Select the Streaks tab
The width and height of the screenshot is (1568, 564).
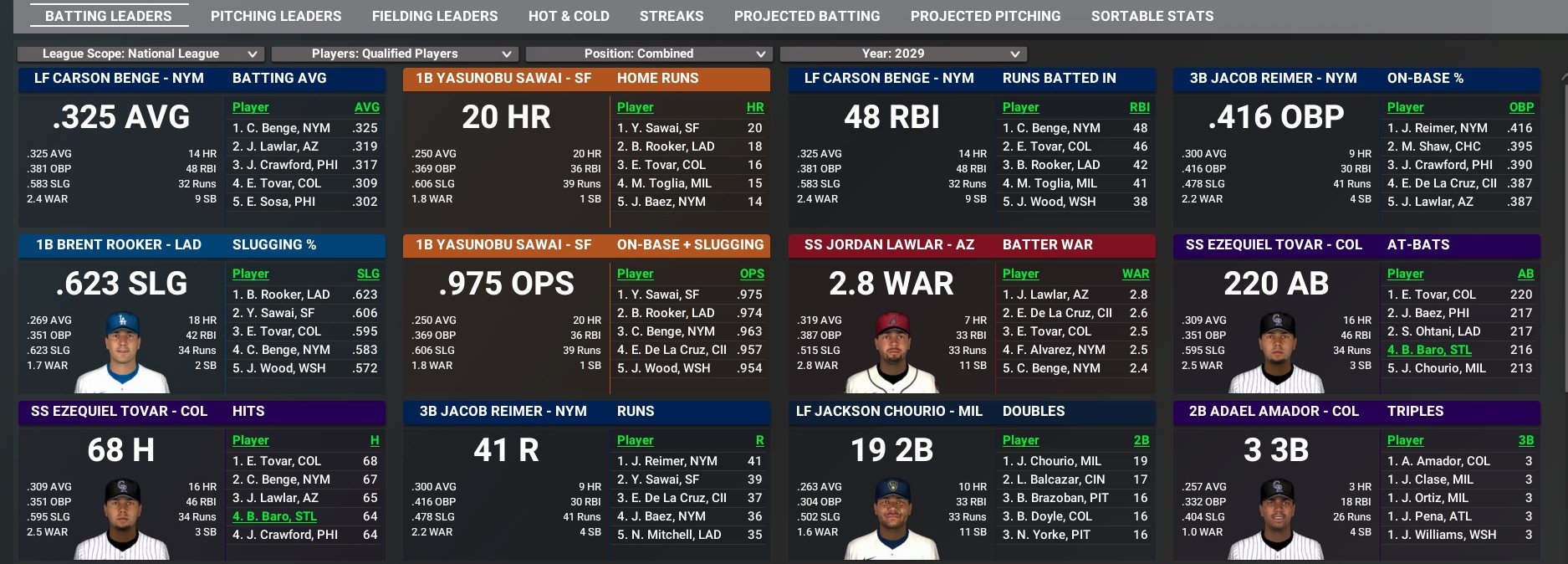tap(672, 16)
